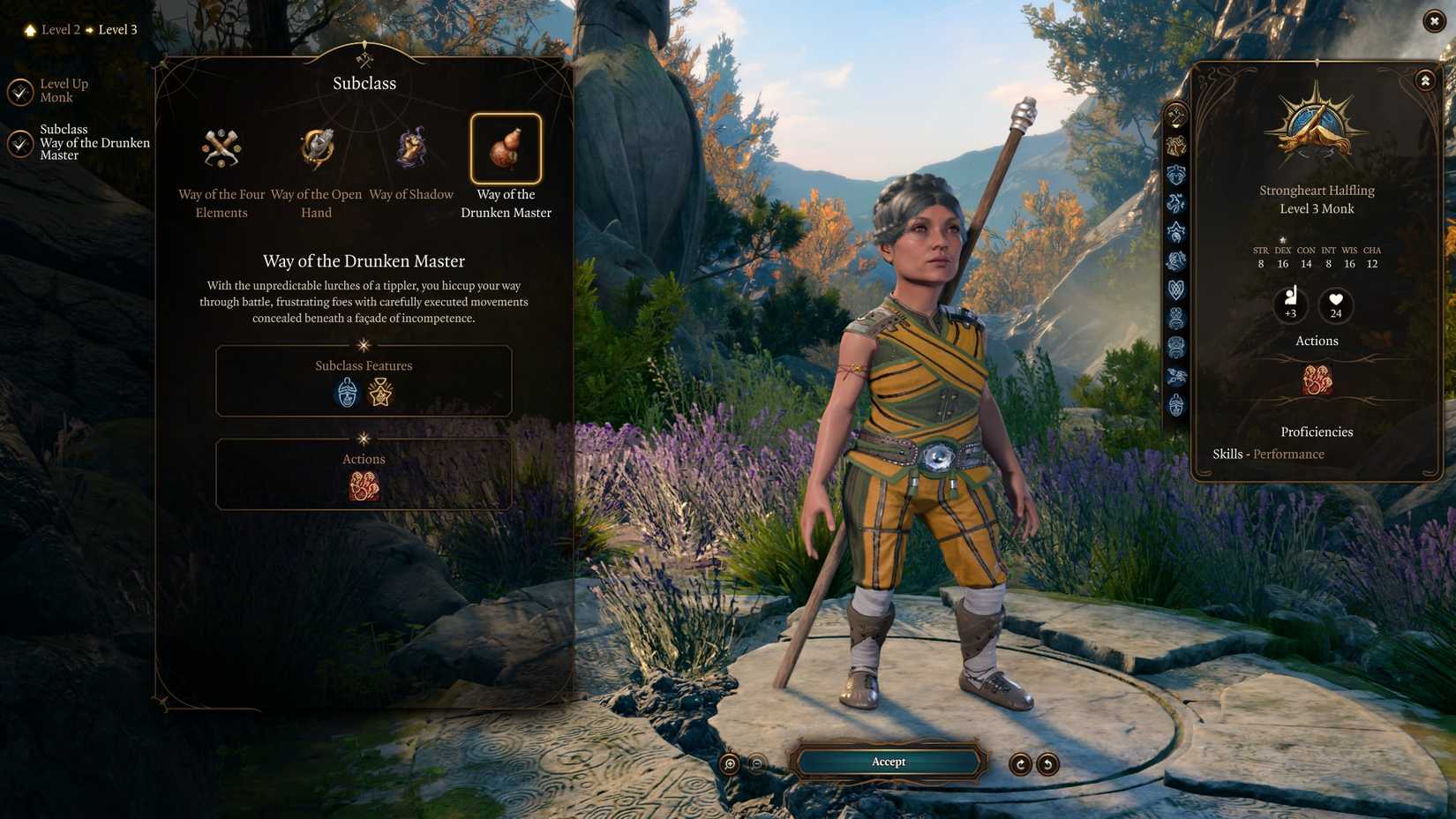Image resolution: width=1456 pixels, height=819 pixels.
Task: Click the Level 2 breadcrumb label
Action: click(60, 29)
